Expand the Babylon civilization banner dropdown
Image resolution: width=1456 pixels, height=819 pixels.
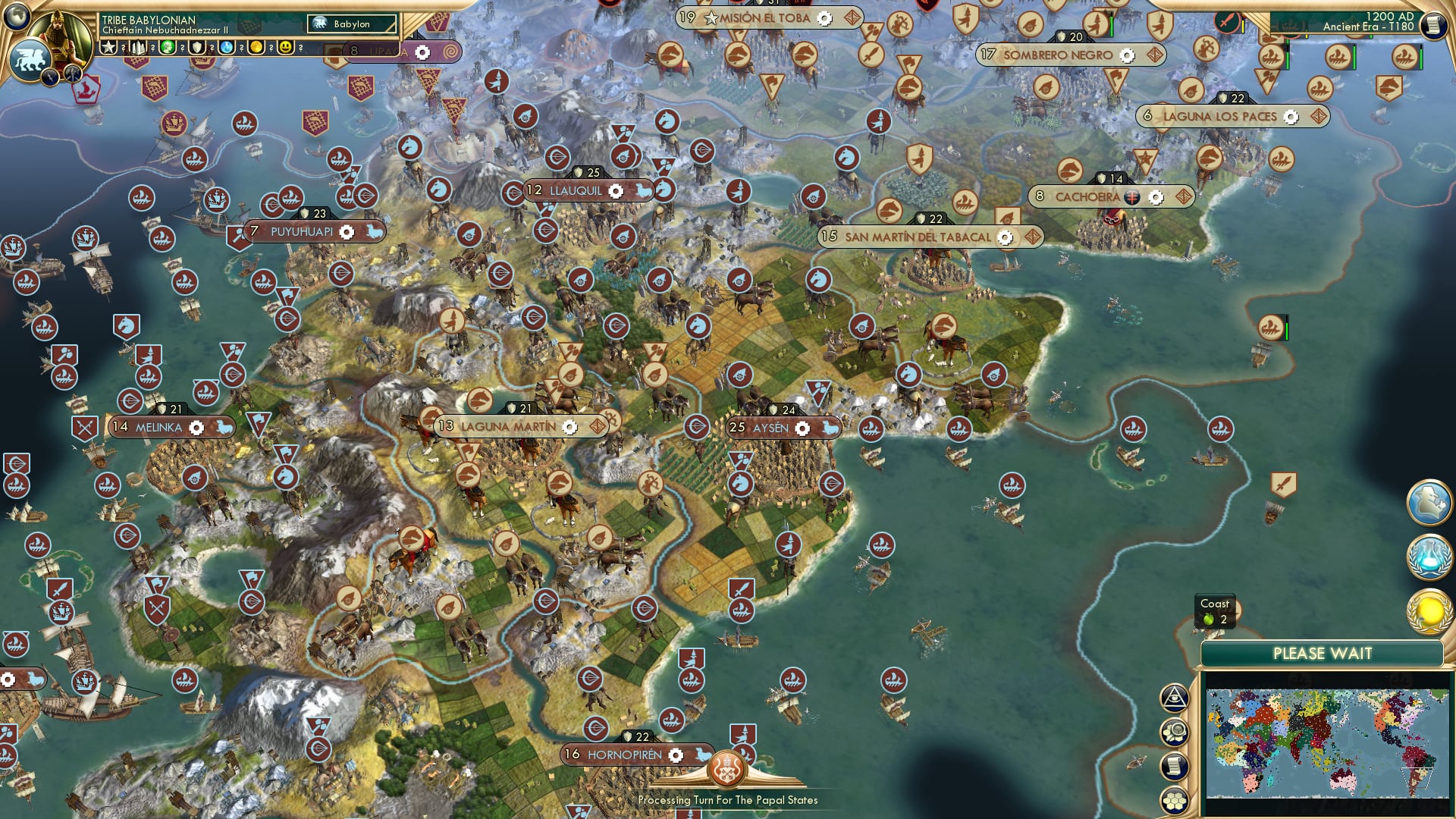tap(353, 24)
